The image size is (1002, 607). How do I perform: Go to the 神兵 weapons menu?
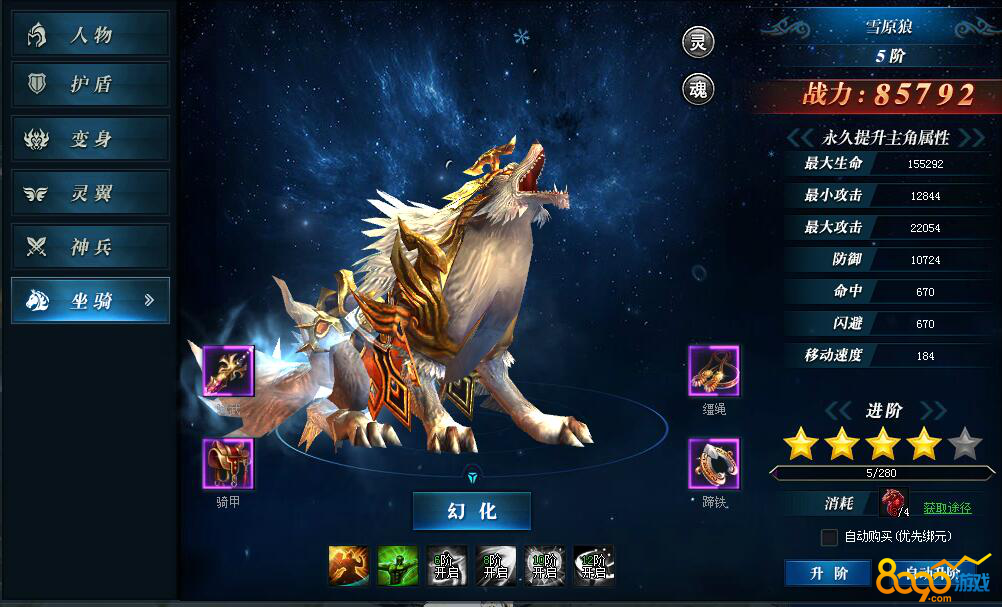[x=90, y=247]
